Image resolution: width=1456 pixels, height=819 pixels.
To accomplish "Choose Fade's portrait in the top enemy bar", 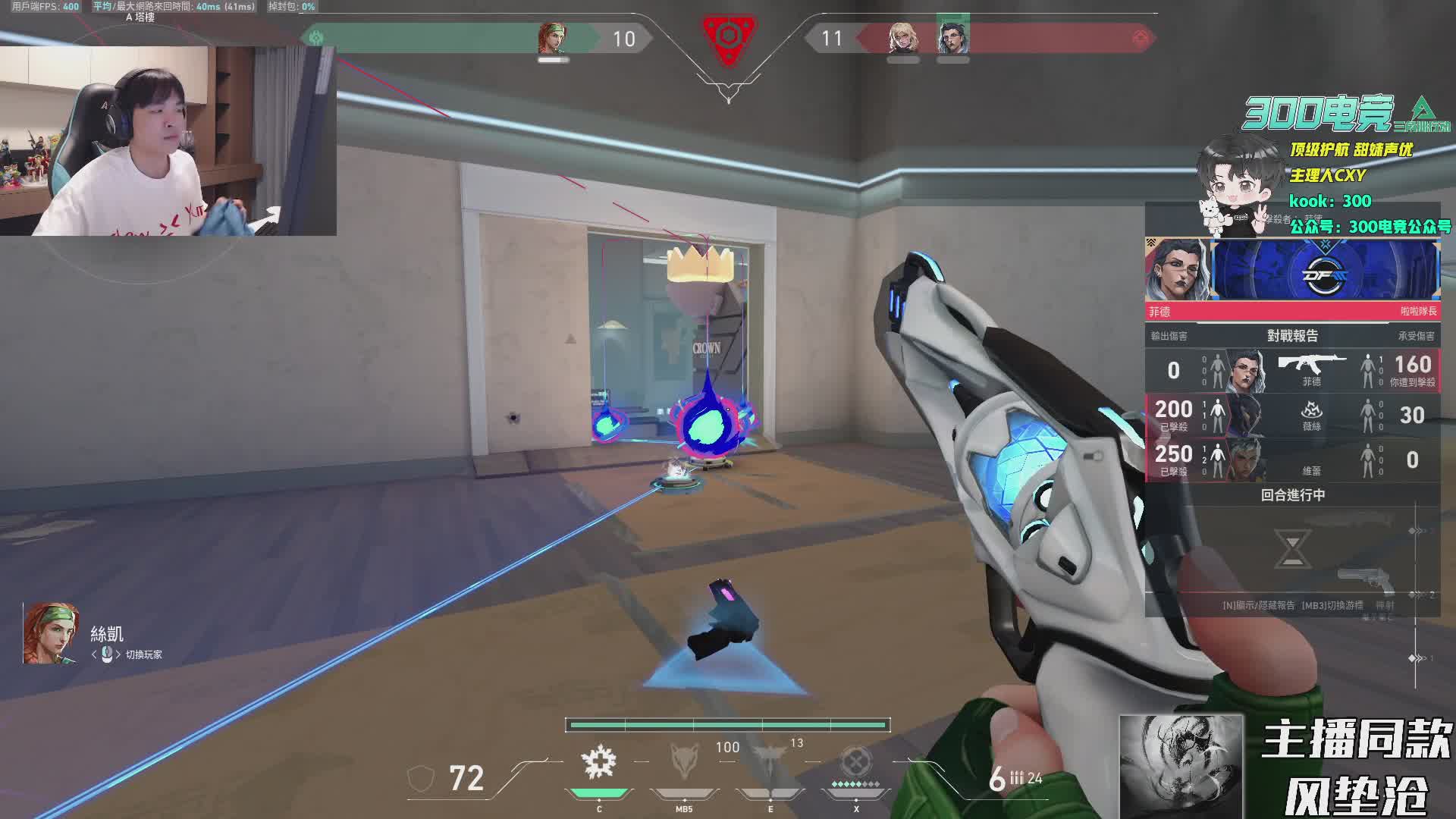I will point(952,38).
